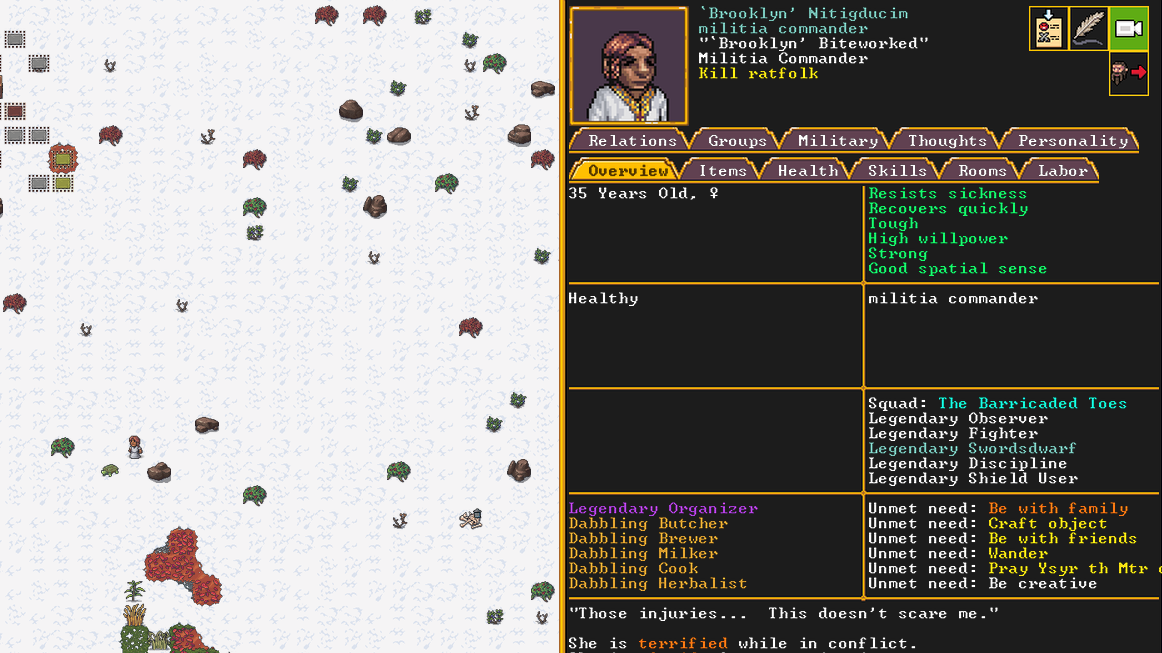Show the Military tab
Viewport: 1162px width, 653px height.
[837, 141]
